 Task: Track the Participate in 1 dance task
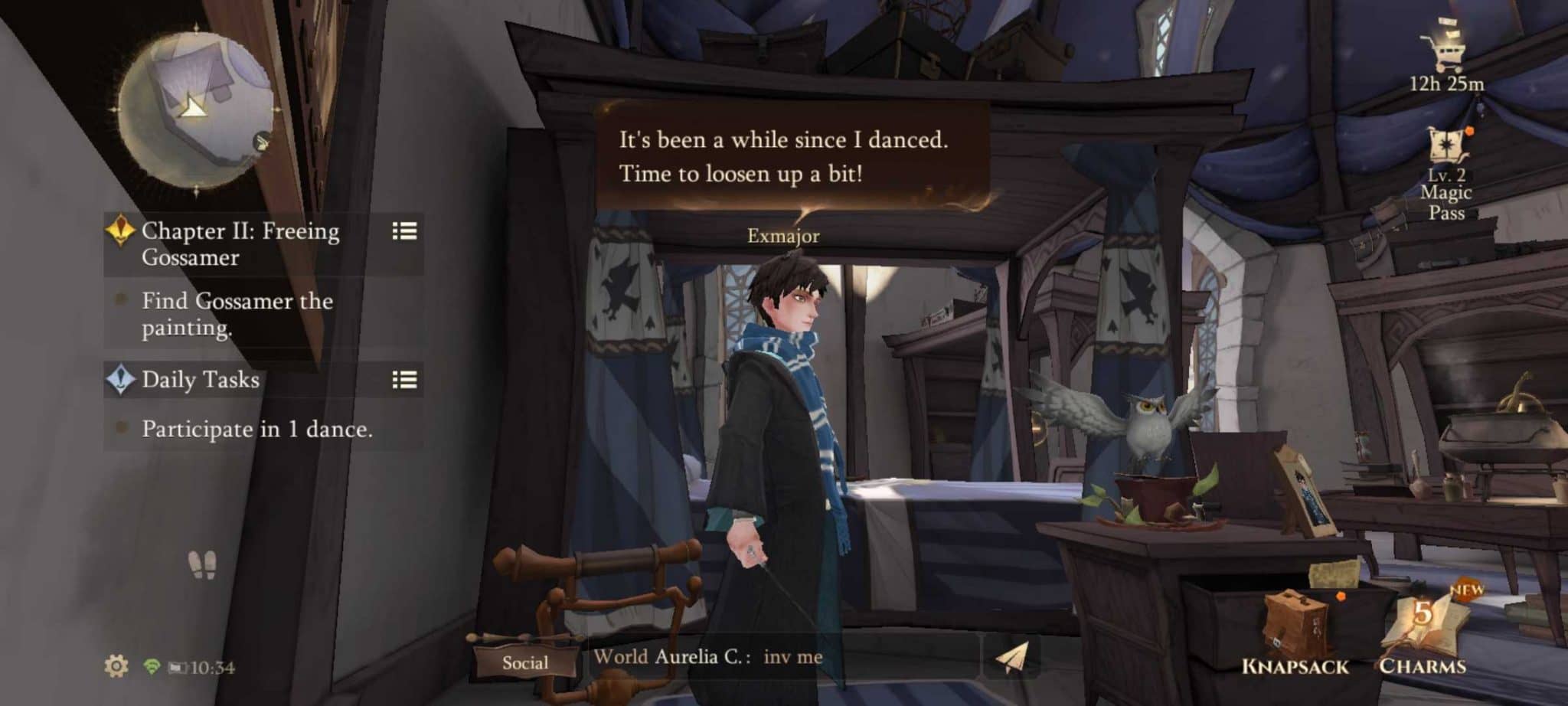click(x=257, y=429)
